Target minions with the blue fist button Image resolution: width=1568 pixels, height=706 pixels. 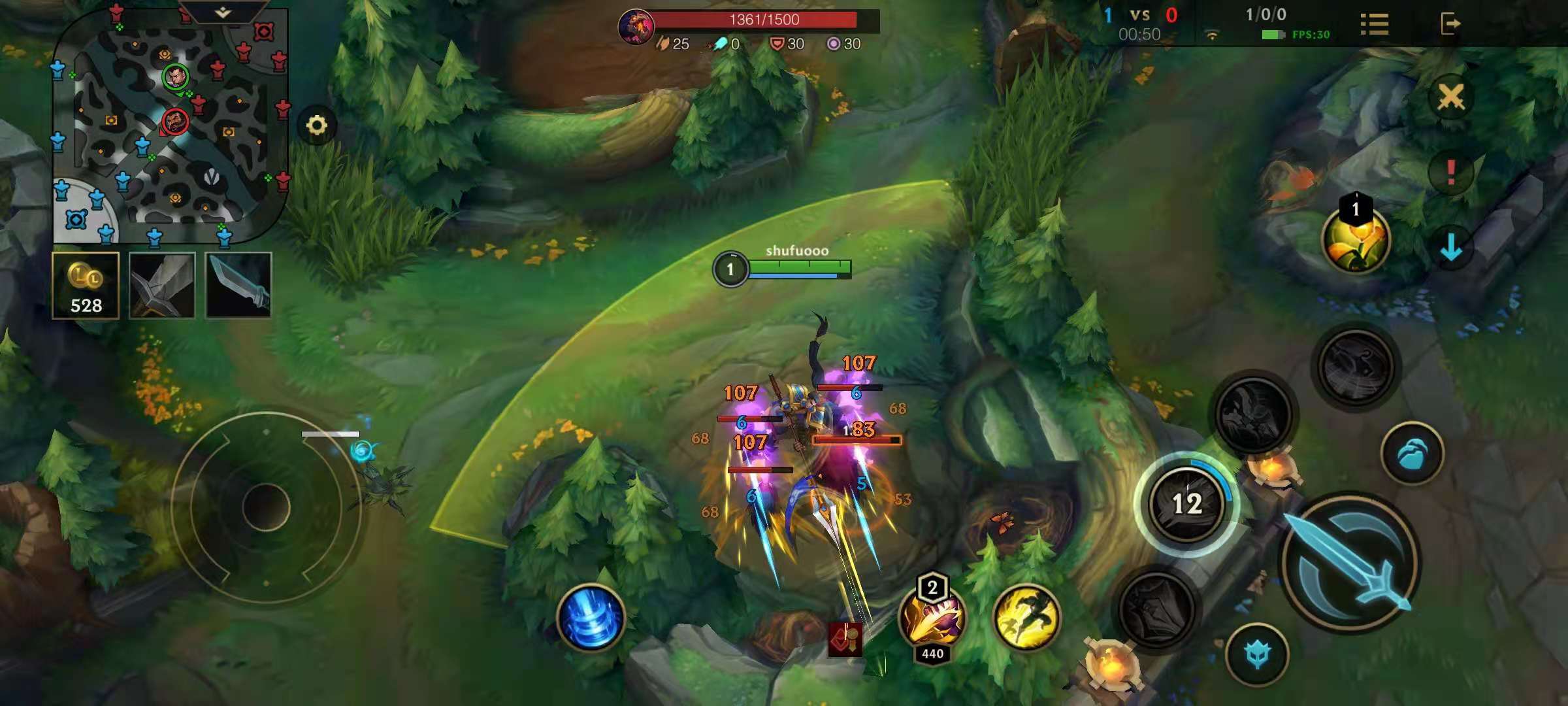coord(1412,453)
